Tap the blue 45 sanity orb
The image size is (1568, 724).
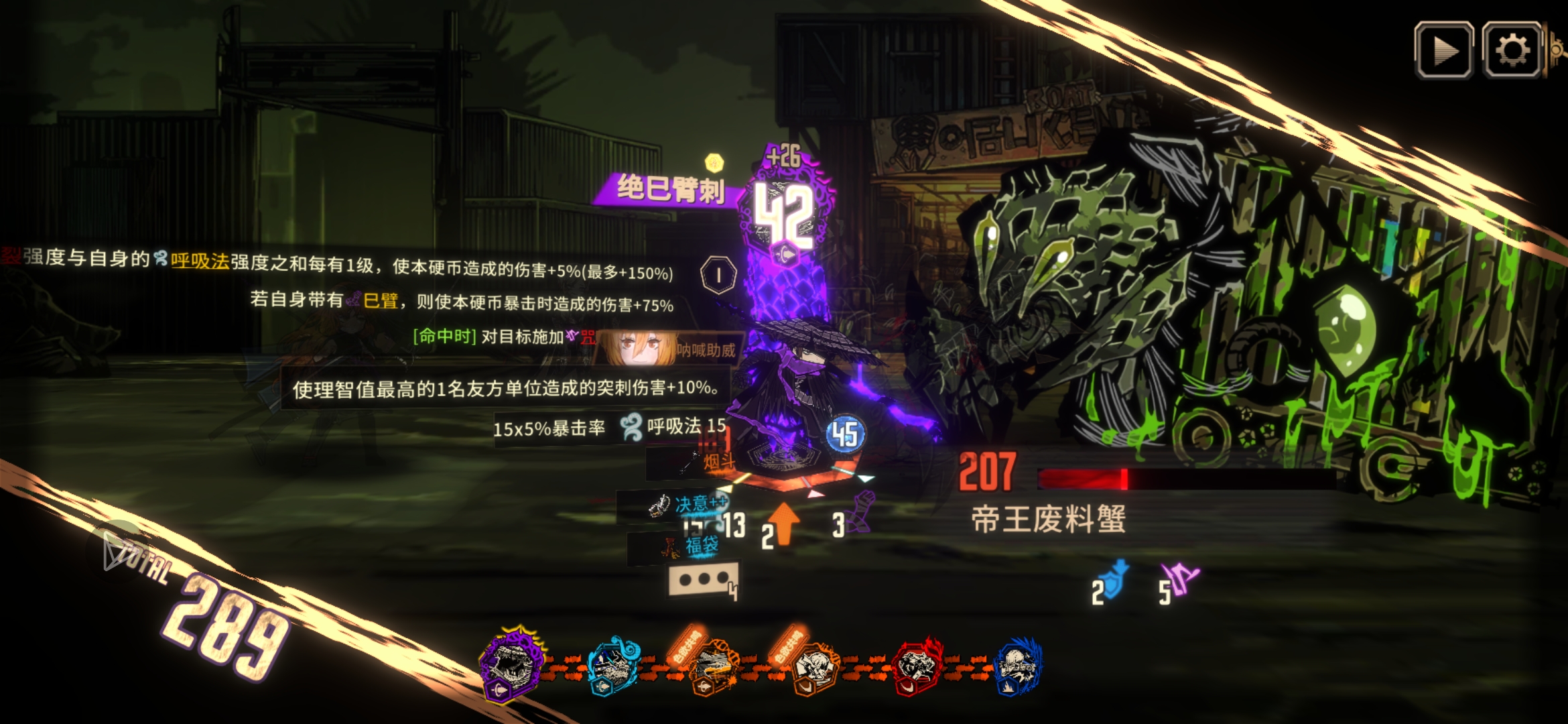point(845,434)
